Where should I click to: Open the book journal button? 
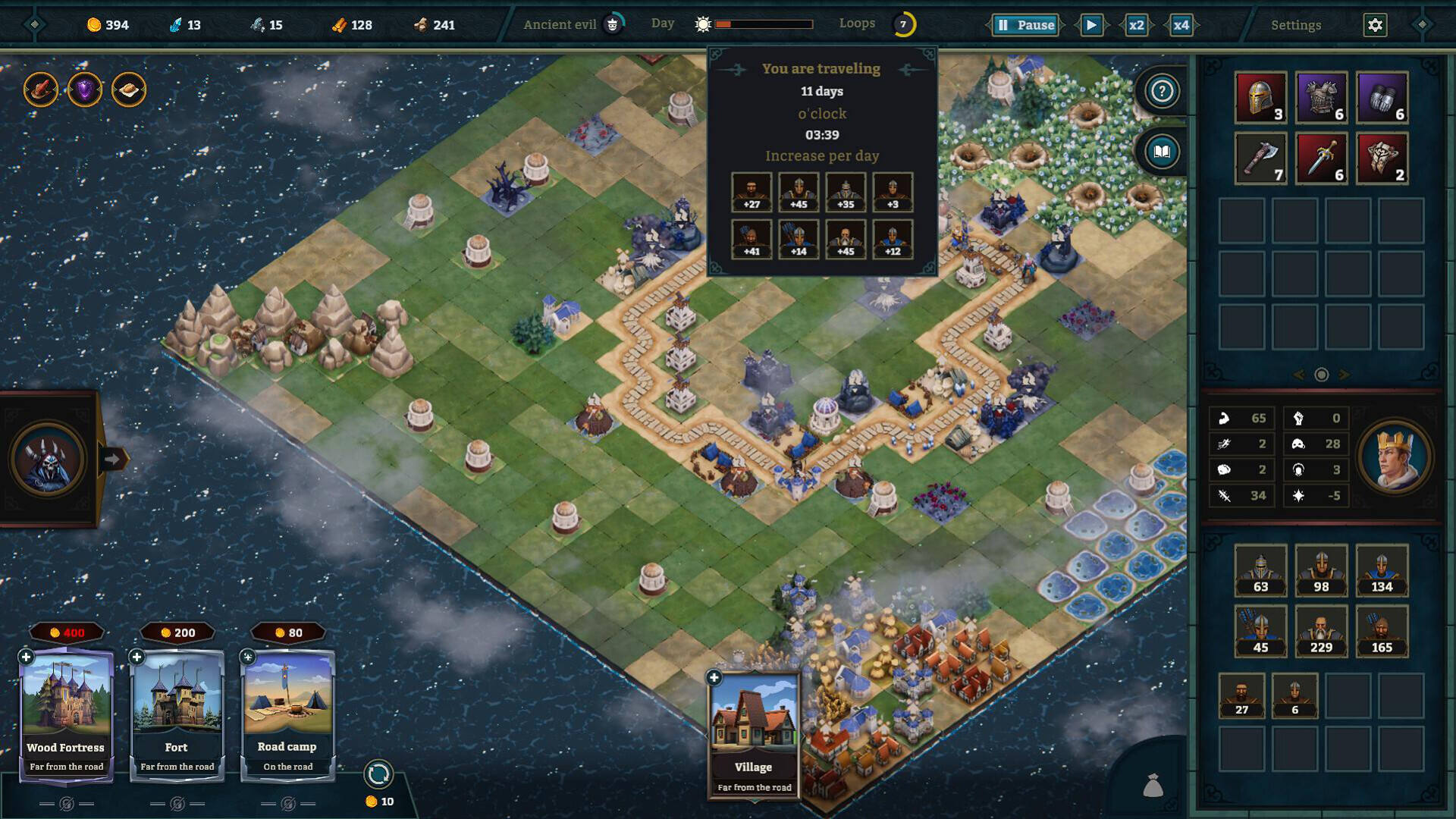(1162, 152)
